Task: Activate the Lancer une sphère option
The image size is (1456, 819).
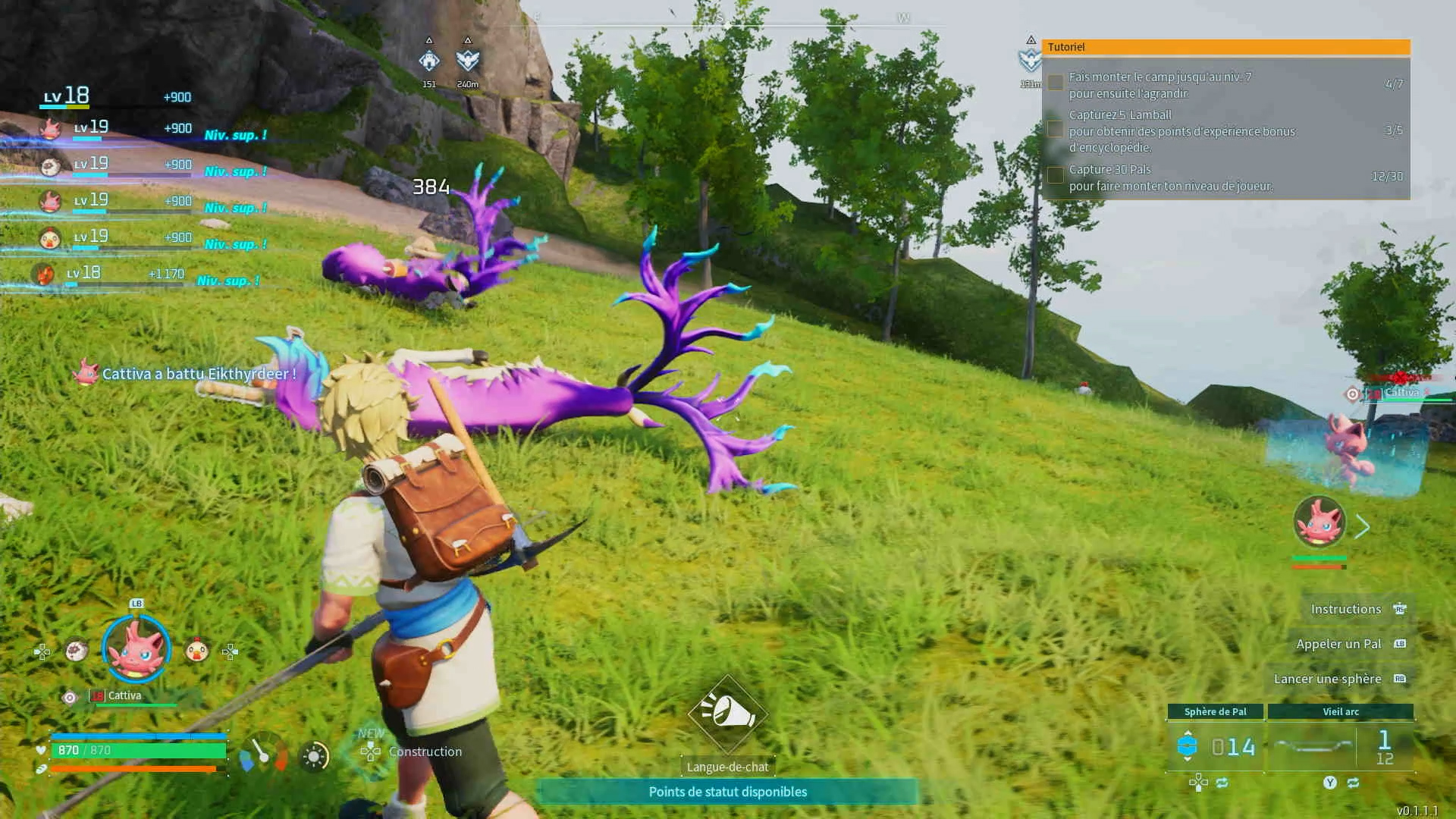Action: pyautogui.click(x=1327, y=679)
